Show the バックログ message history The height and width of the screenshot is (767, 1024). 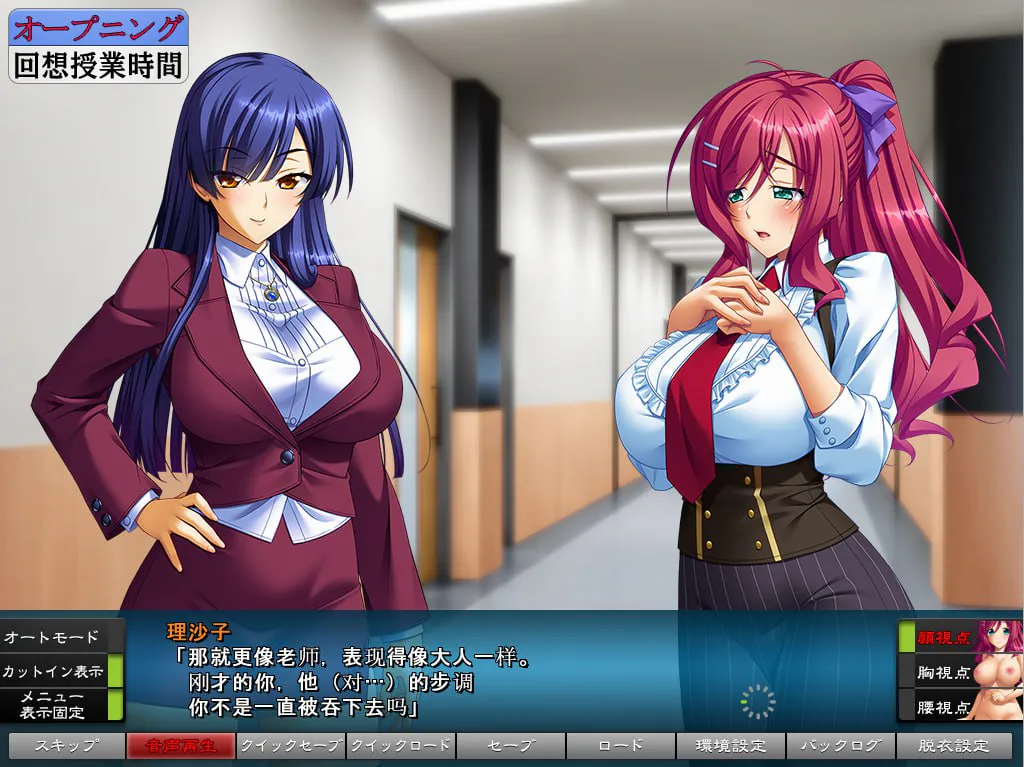click(841, 746)
